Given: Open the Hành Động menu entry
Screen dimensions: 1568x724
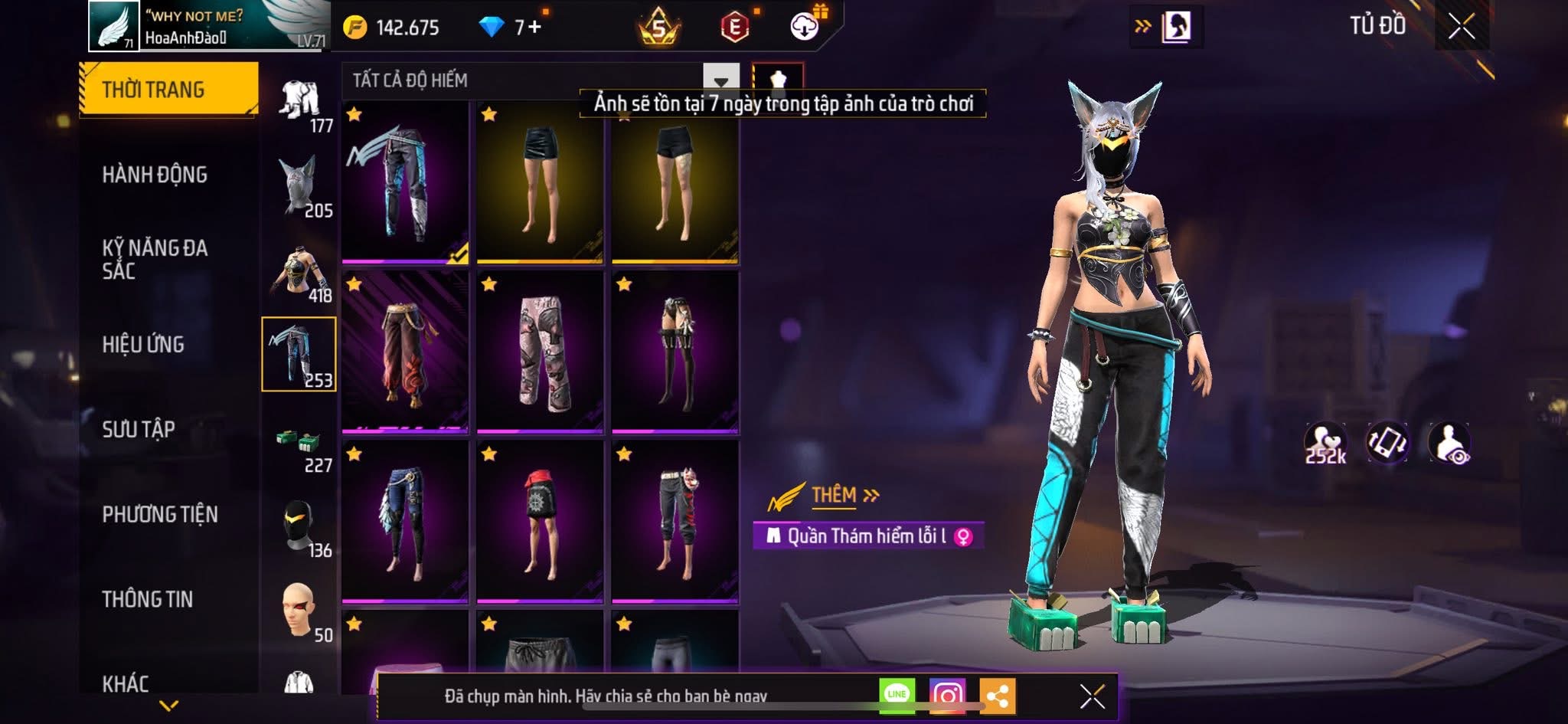Looking at the screenshot, I should (x=155, y=175).
